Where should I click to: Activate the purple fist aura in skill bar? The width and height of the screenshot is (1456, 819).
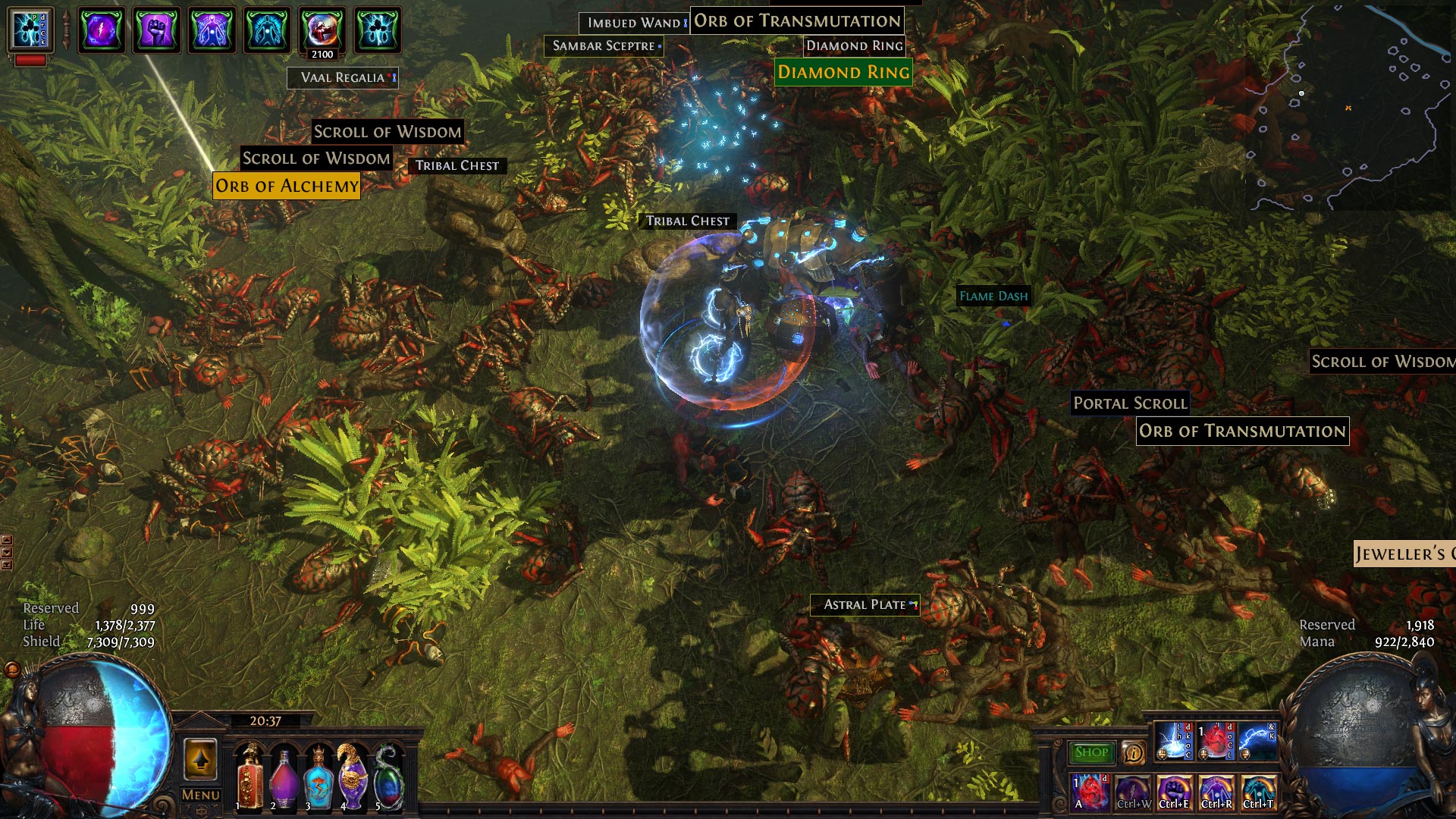pos(1174,792)
